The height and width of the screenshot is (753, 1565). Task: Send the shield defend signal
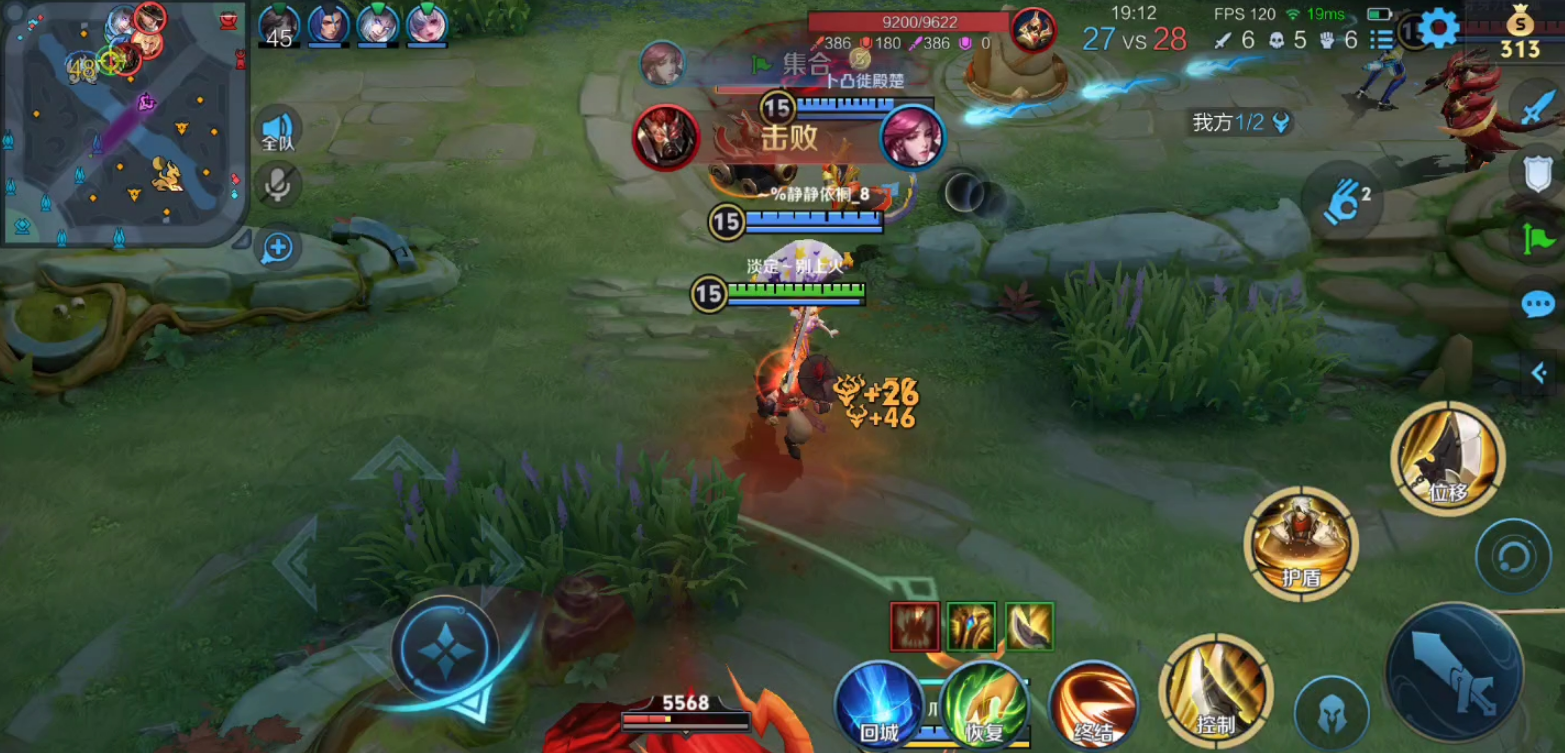[x=1538, y=175]
